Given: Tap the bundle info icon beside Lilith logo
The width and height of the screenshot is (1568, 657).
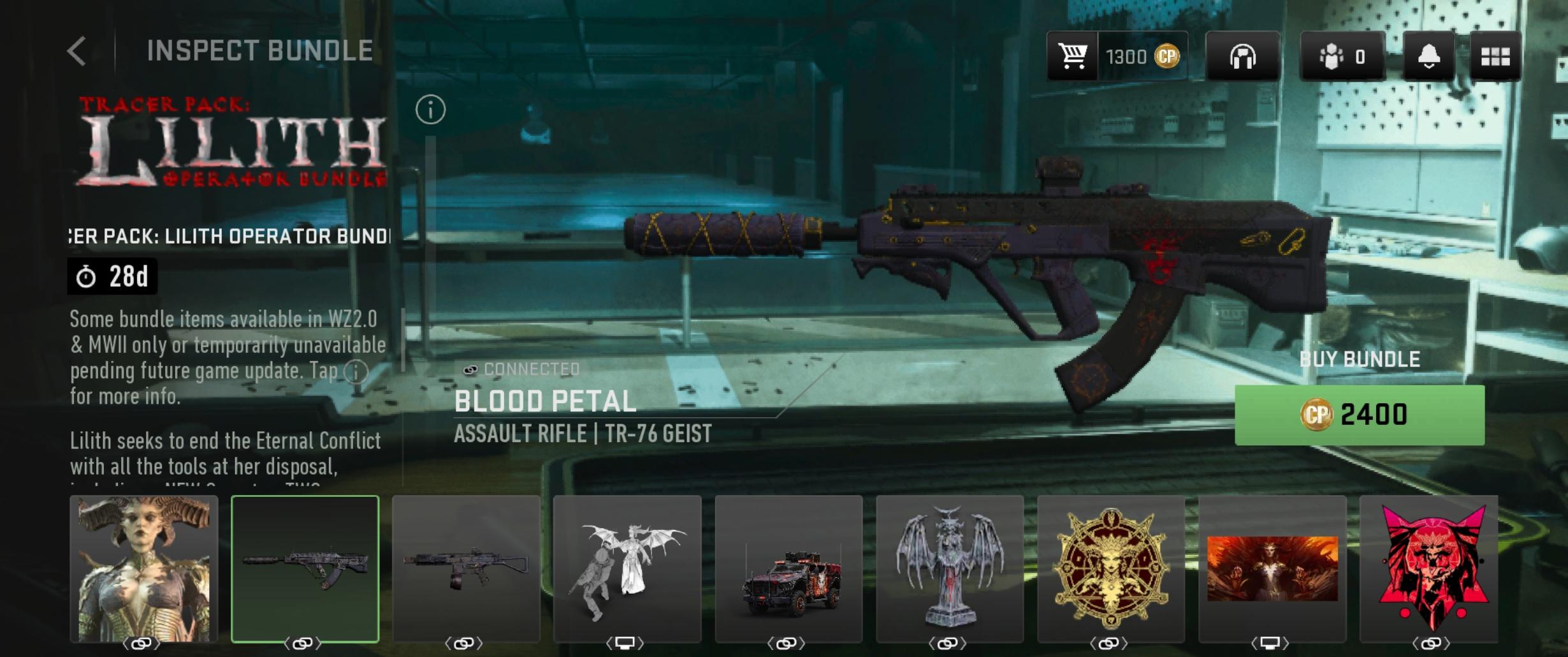Looking at the screenshot, I should [x=430, y=110].
